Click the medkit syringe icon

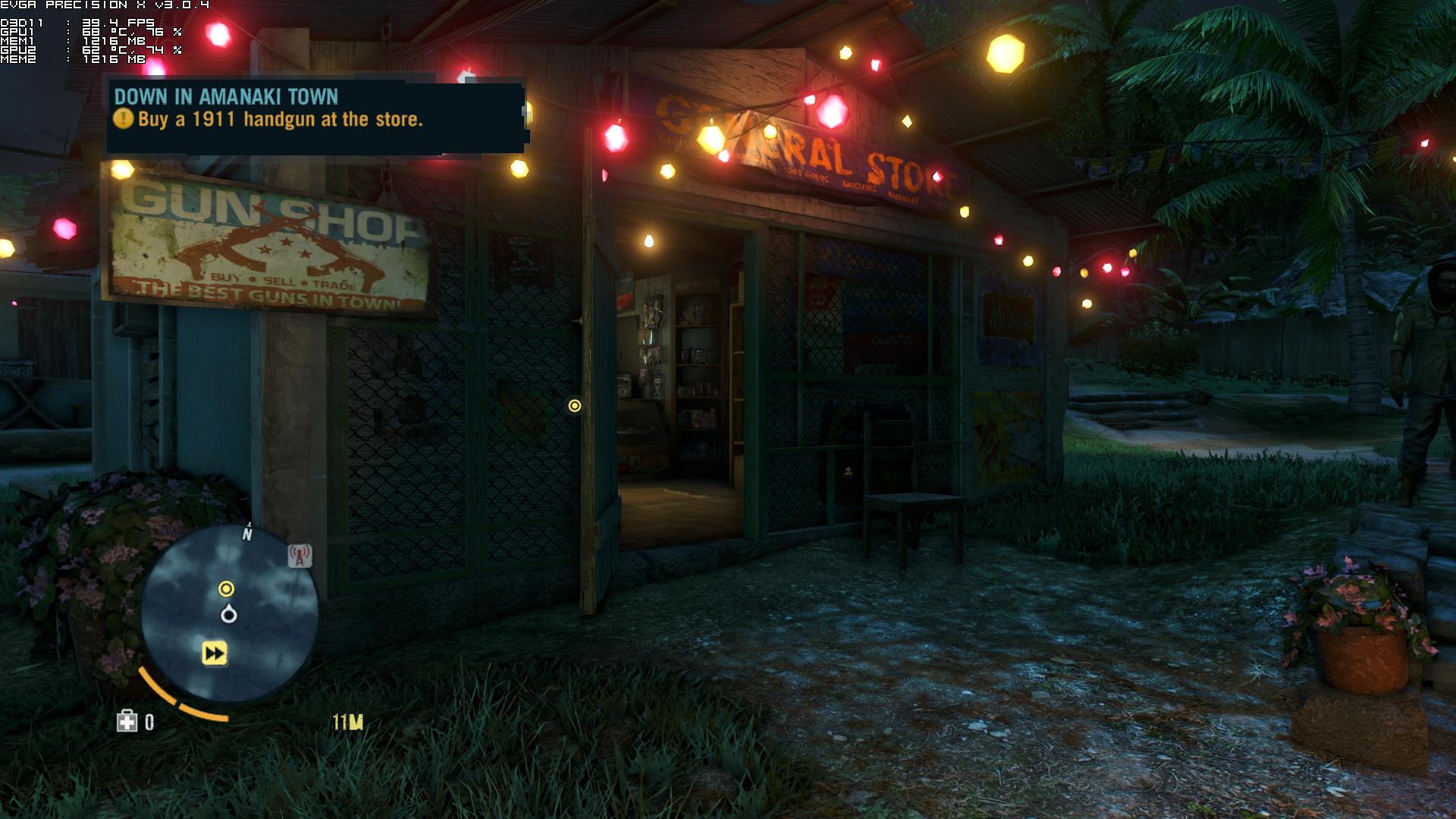point(127,722)
